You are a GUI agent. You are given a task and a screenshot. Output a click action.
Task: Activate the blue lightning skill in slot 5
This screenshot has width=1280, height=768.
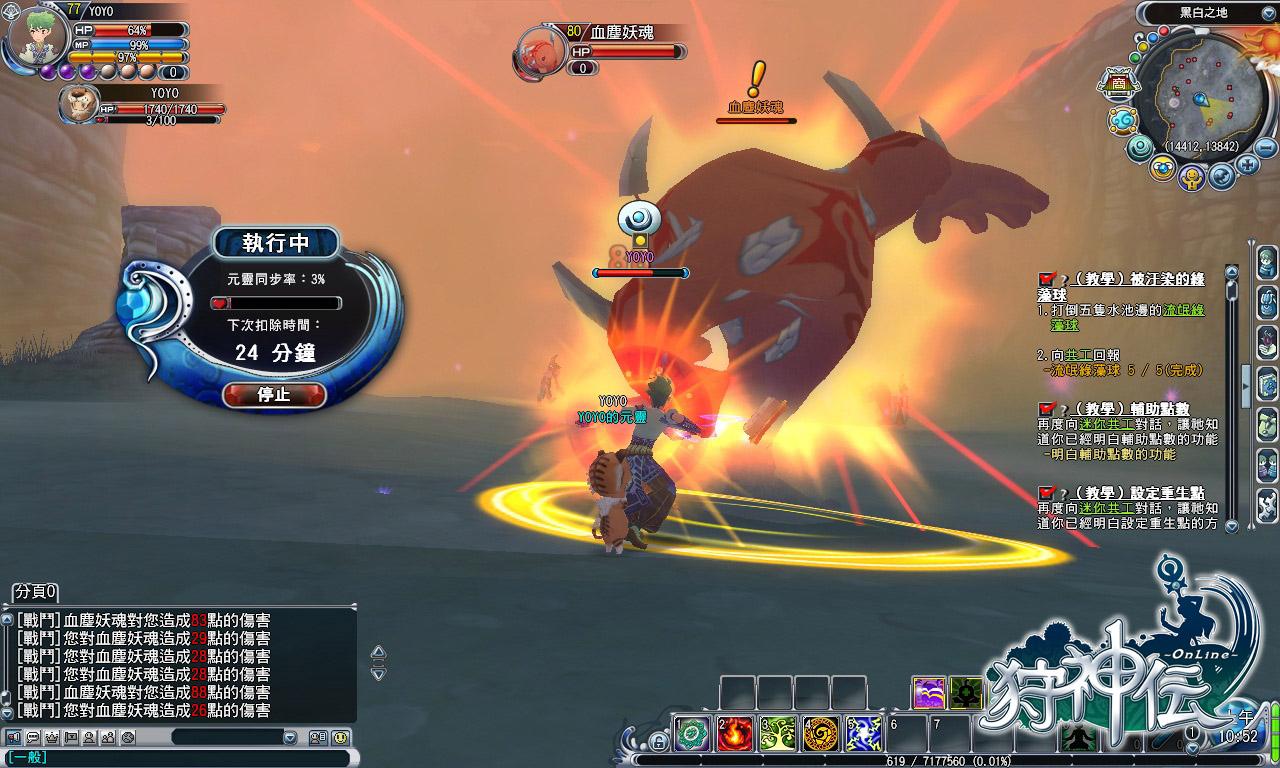tap(863, 734)
